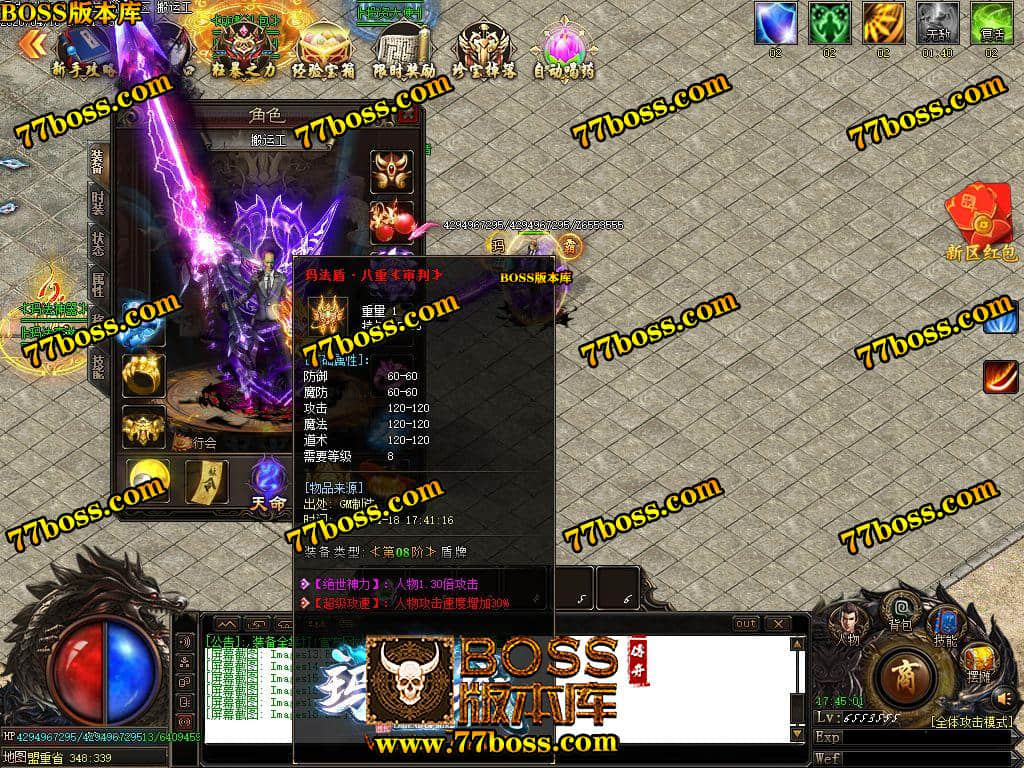Select the gold ring equipment slot

143,373
